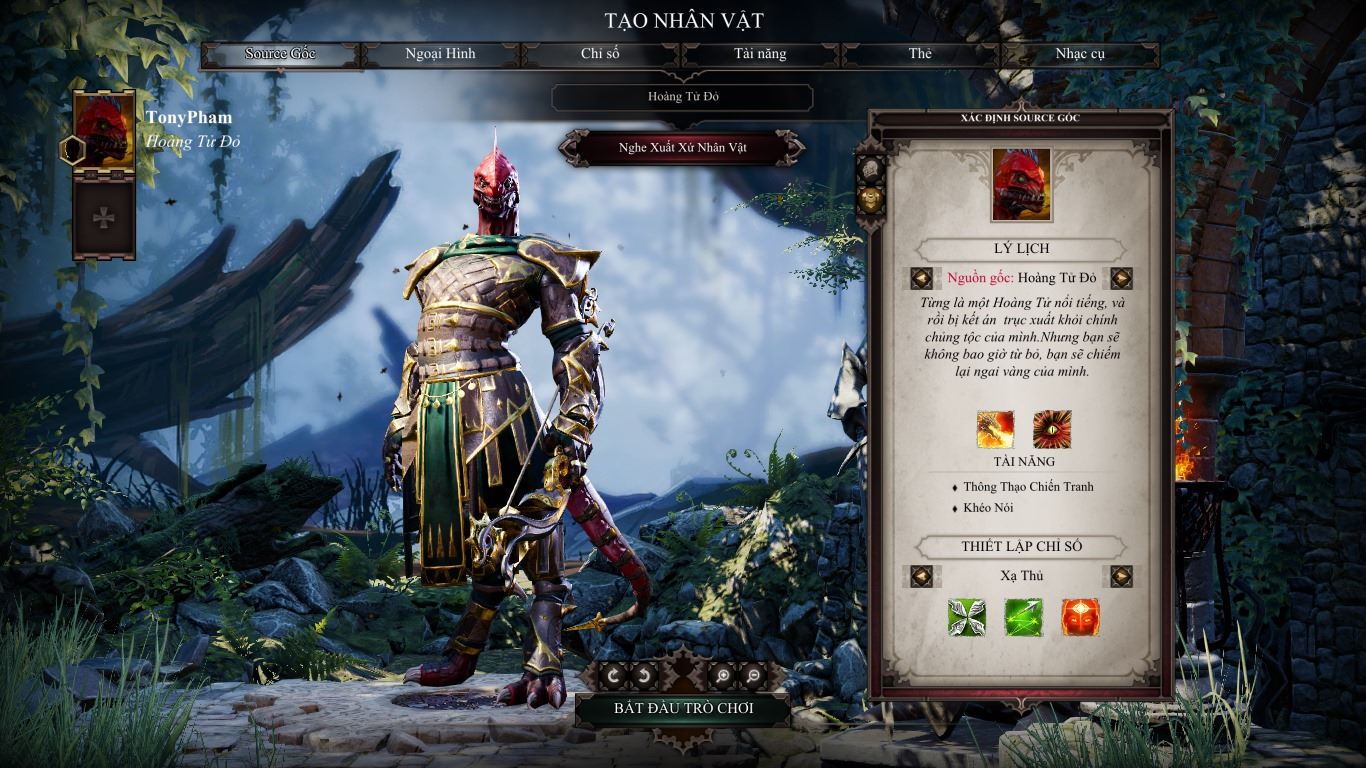
Task: Click right arrow to change Nguồn gốc origin
Action: tap(1121, 276)
